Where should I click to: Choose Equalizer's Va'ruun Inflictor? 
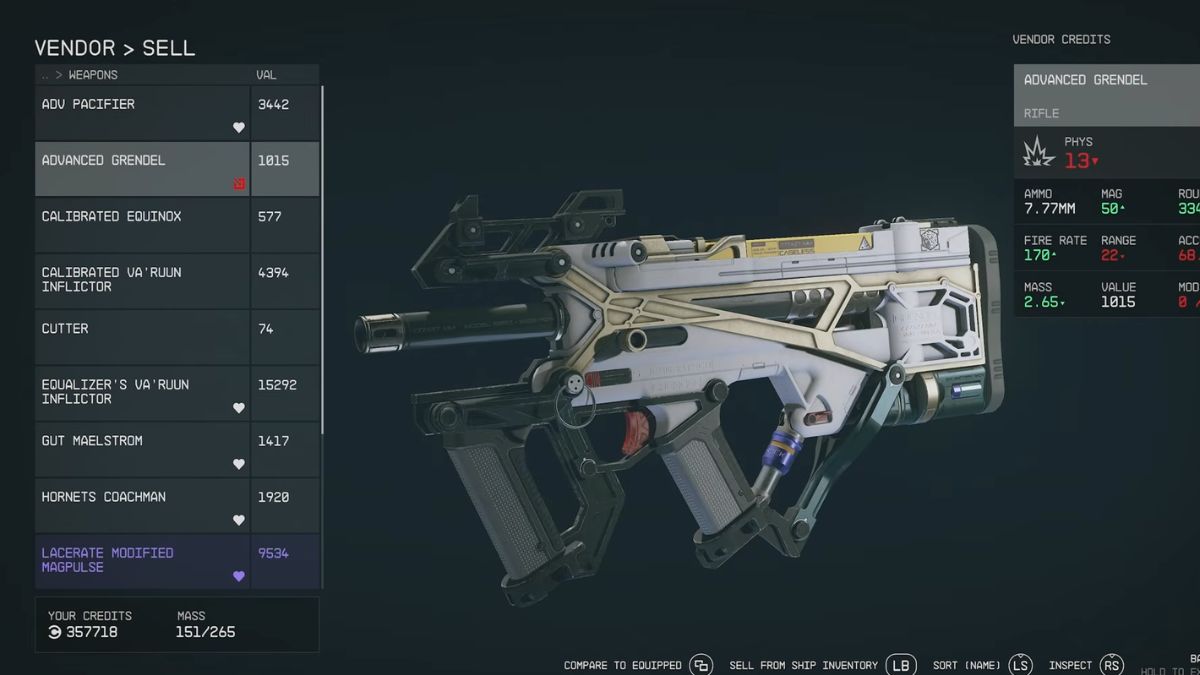click(x=142, y=393)
